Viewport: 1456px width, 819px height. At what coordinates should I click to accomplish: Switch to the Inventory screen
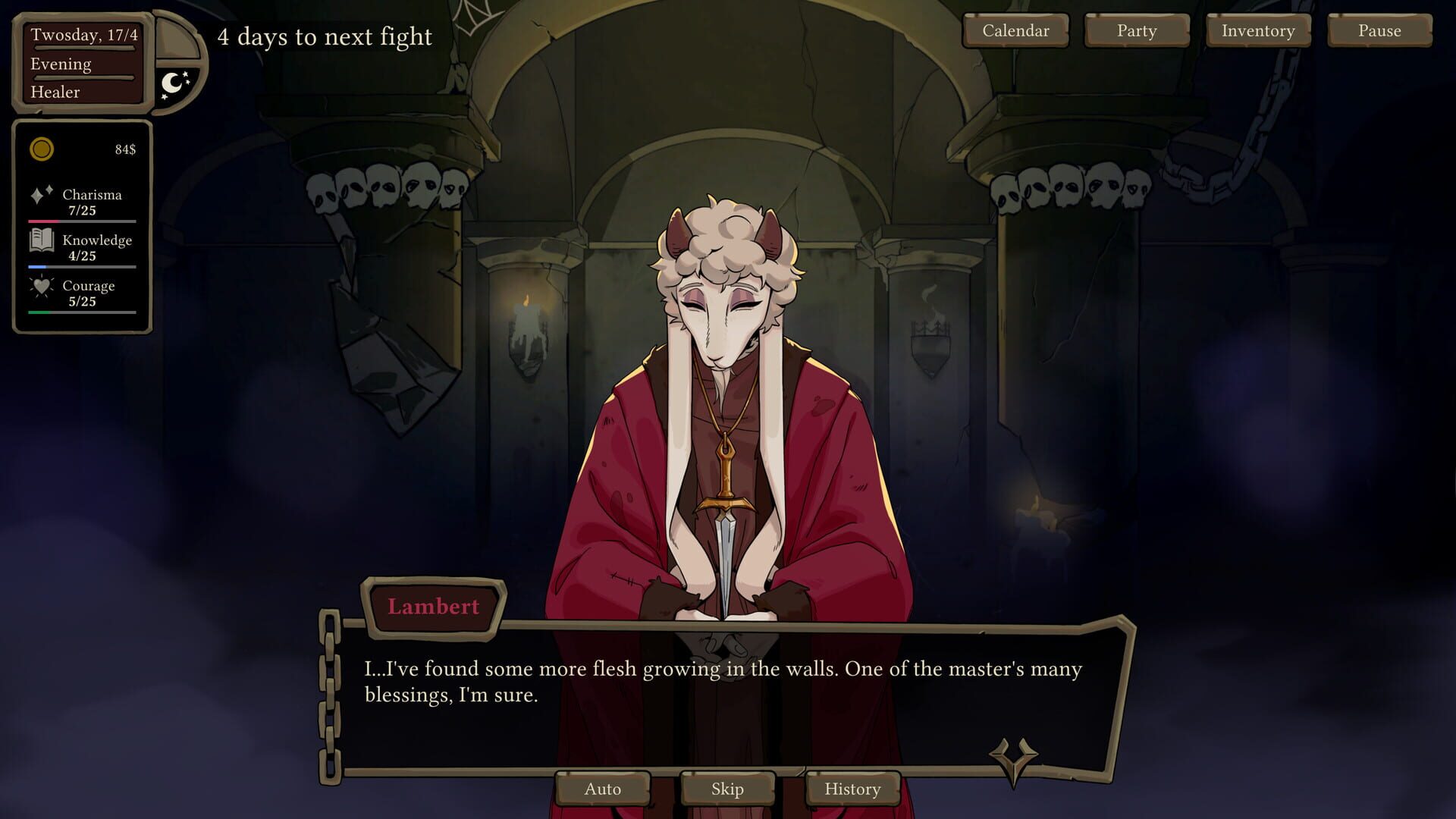point(1257,31)
